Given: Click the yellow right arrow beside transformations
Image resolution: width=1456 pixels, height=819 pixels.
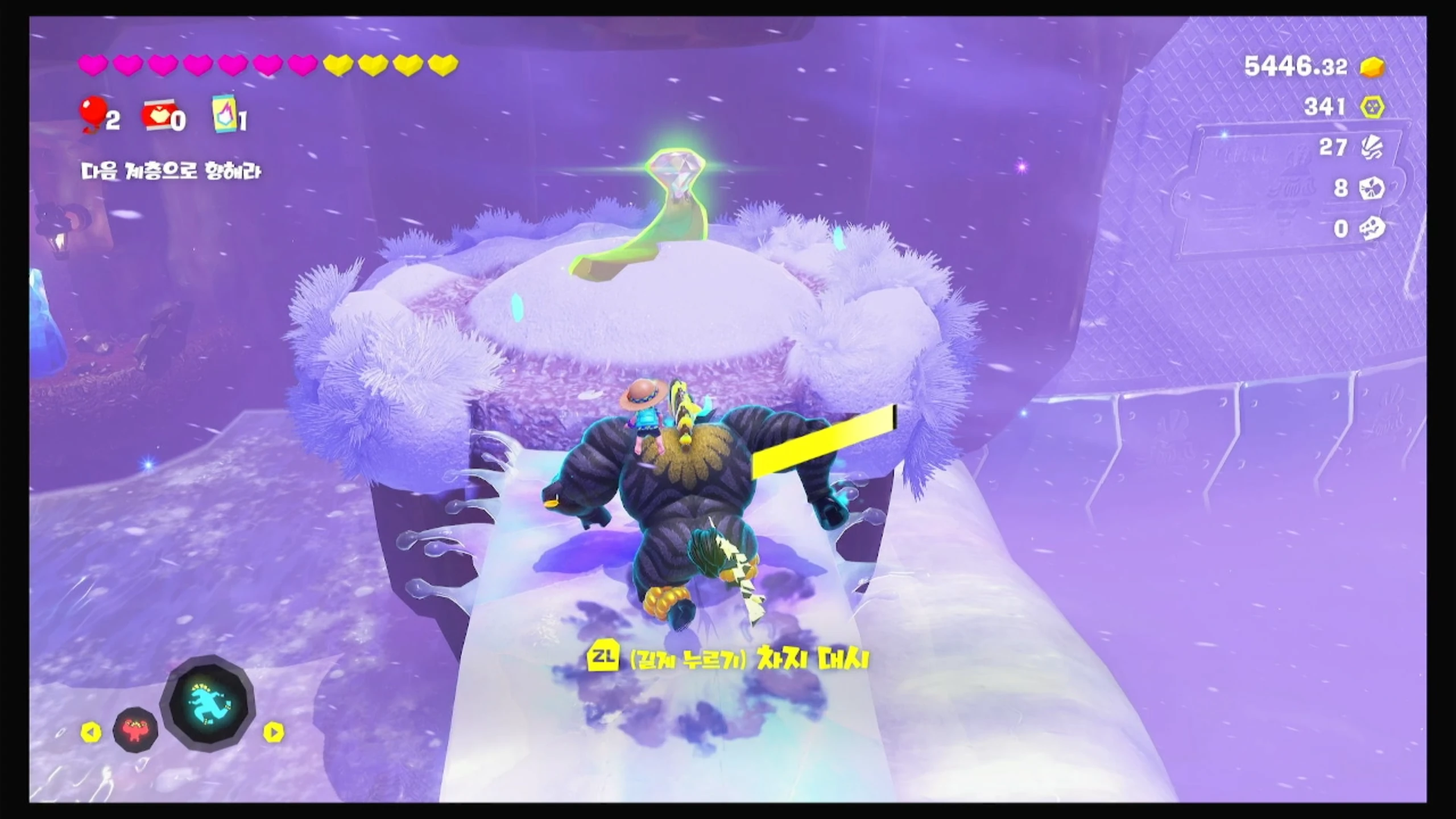Looking at the screenshot, I should (x=274, y=733).
